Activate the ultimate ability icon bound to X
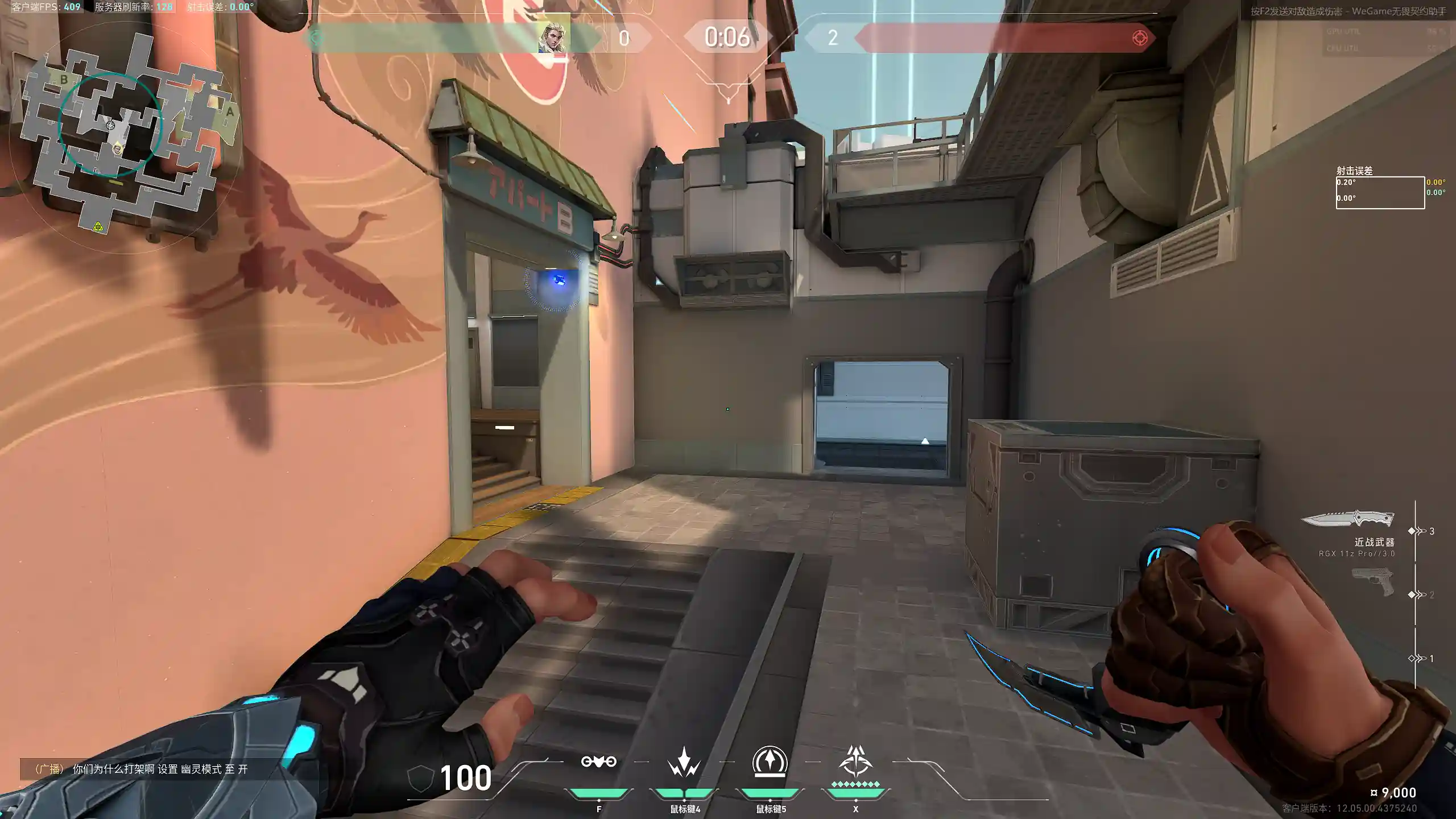The image size is (1456, 819). tap(855, 761)
